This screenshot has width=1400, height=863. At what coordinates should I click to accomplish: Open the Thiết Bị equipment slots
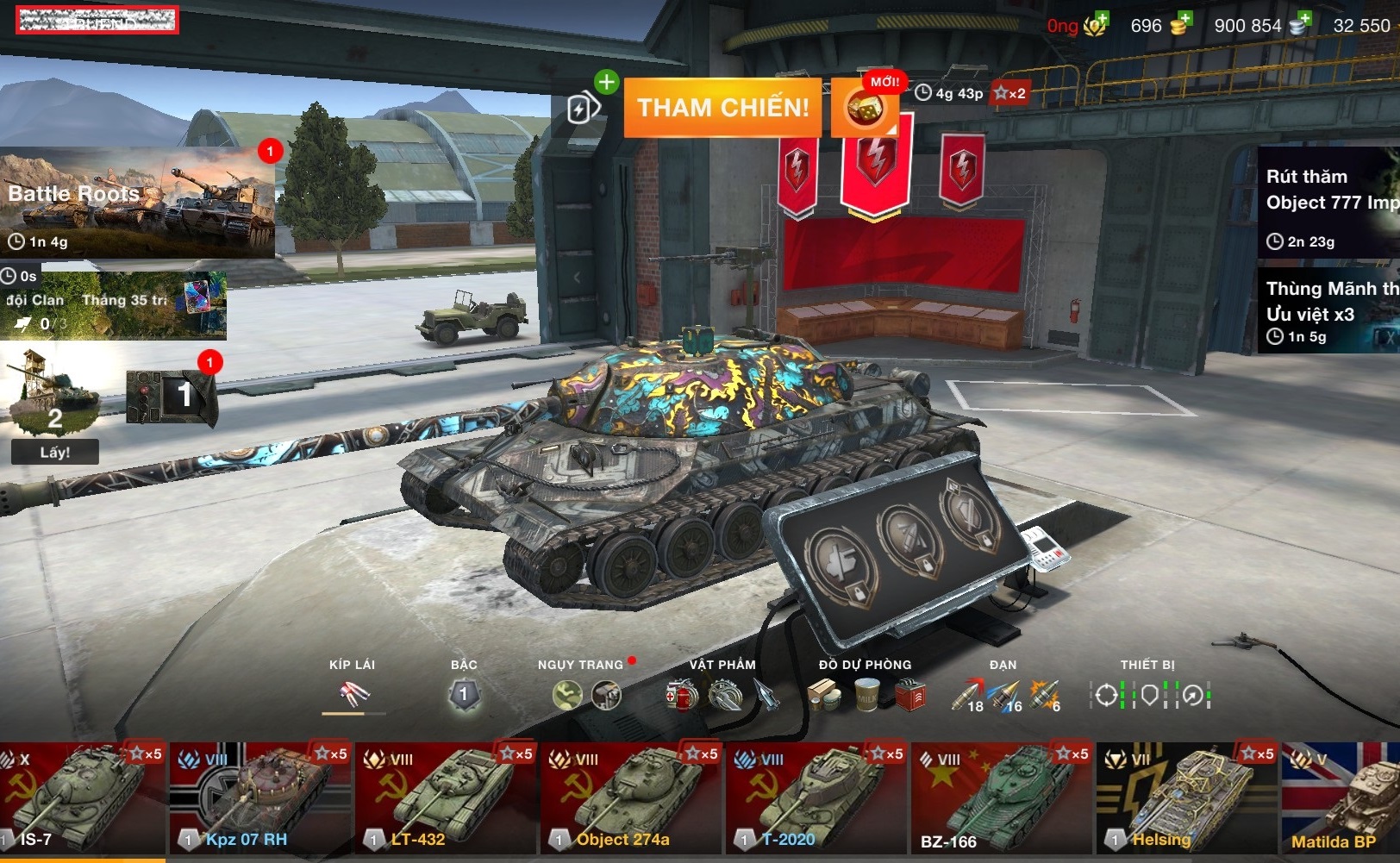(x=1148, y=695)
